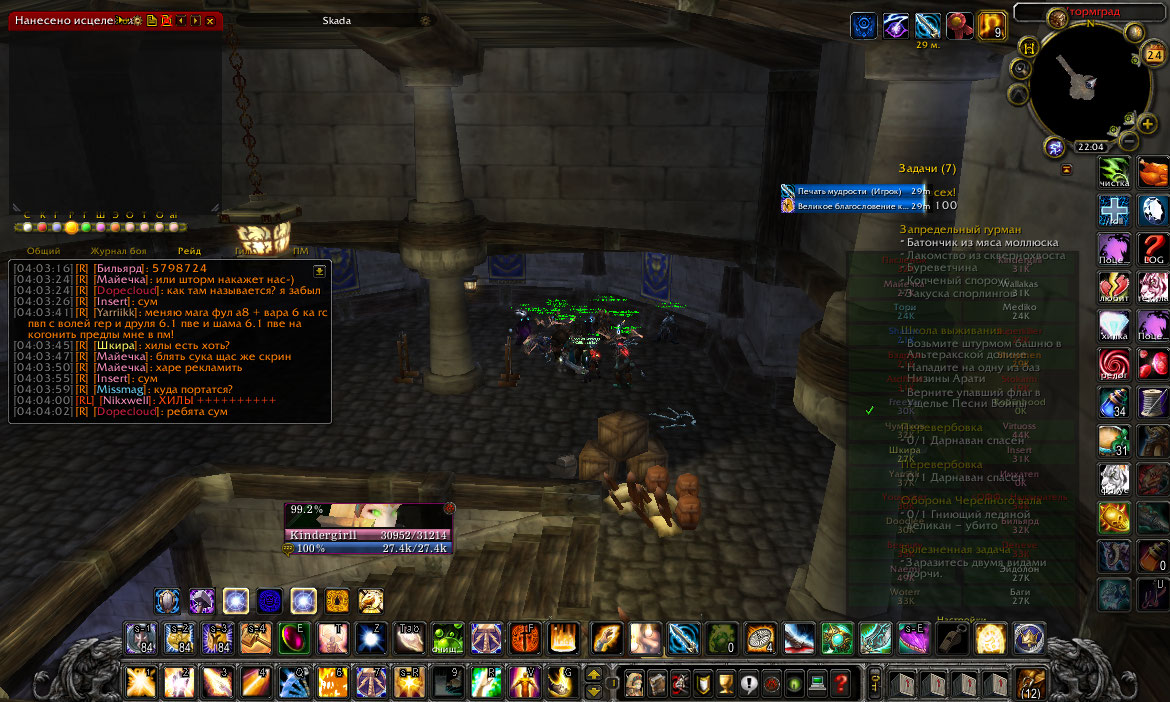The height and width of the screenshot is (702, 1170).
Task: Open the backpack bag slot showing 12
Action: (1030, 682)
